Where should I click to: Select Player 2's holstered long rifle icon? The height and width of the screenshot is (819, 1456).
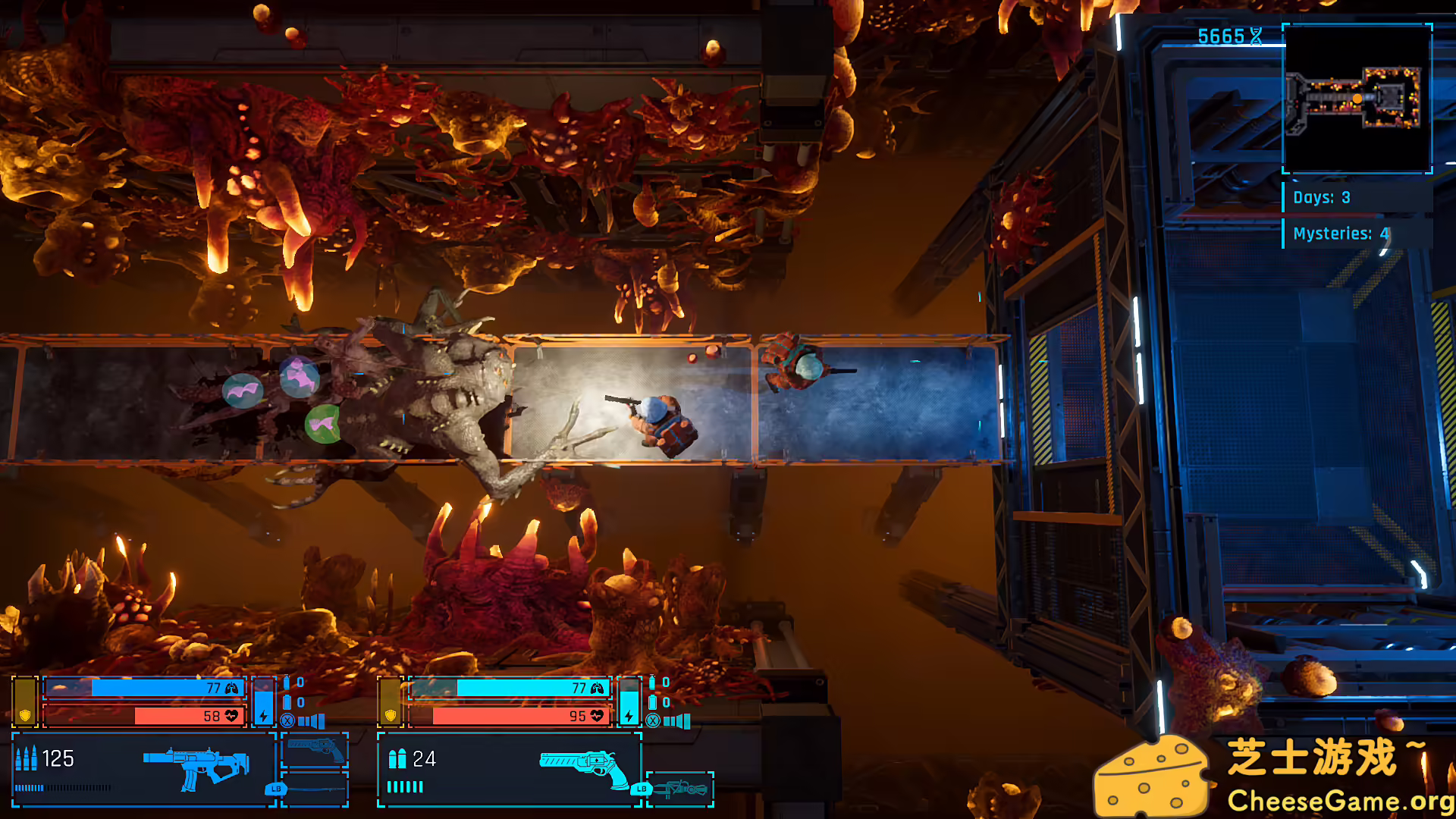point(681,789)
